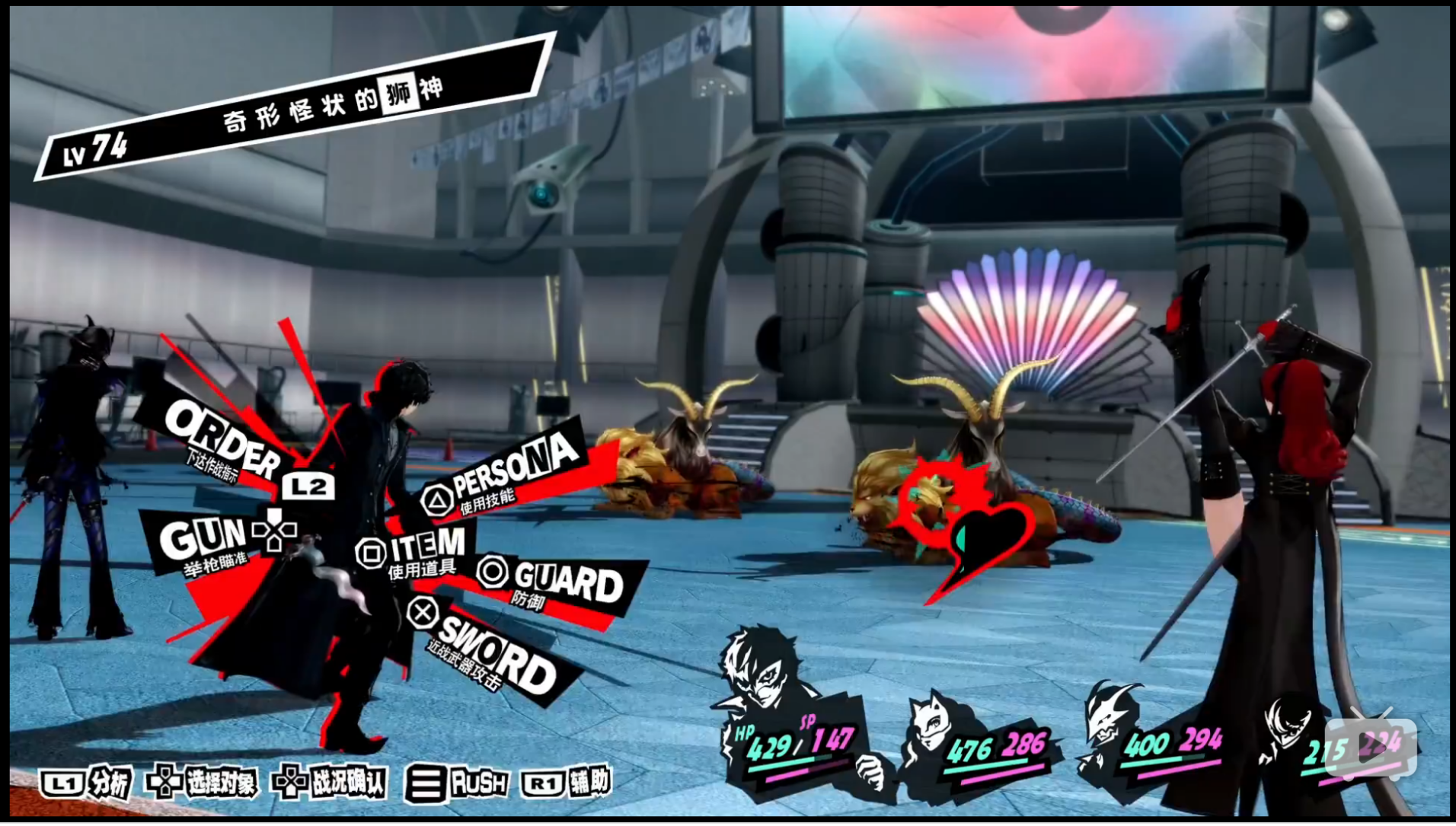Viewport: 1456px width, 826px height.
Task: Open the 战况确认 battle status option
Action: click(x=330, y=783)
